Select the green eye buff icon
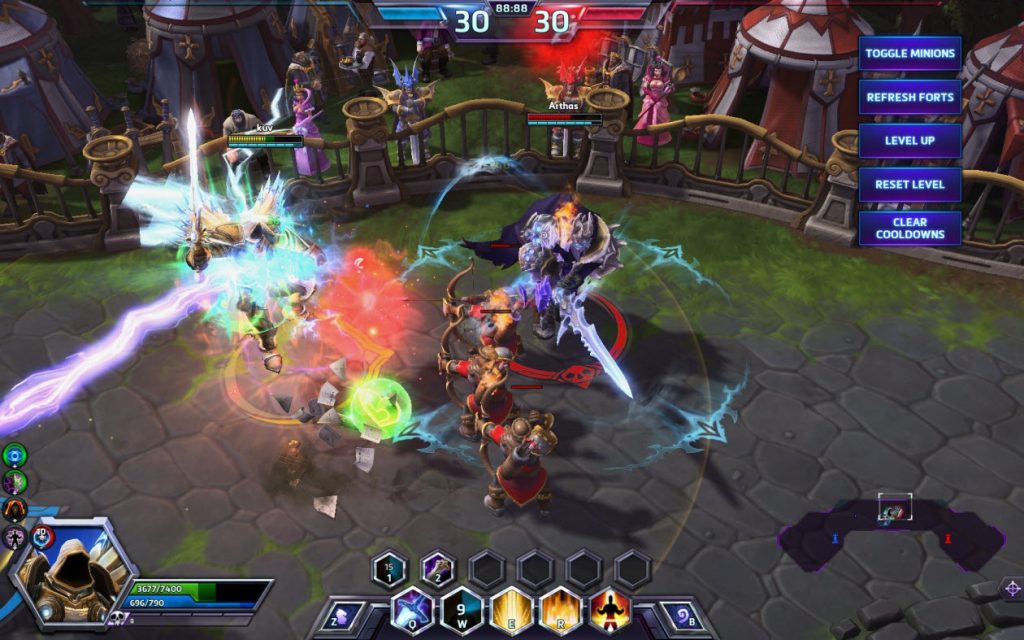This screenshot has width=1024, height=640. coord(14,456)
